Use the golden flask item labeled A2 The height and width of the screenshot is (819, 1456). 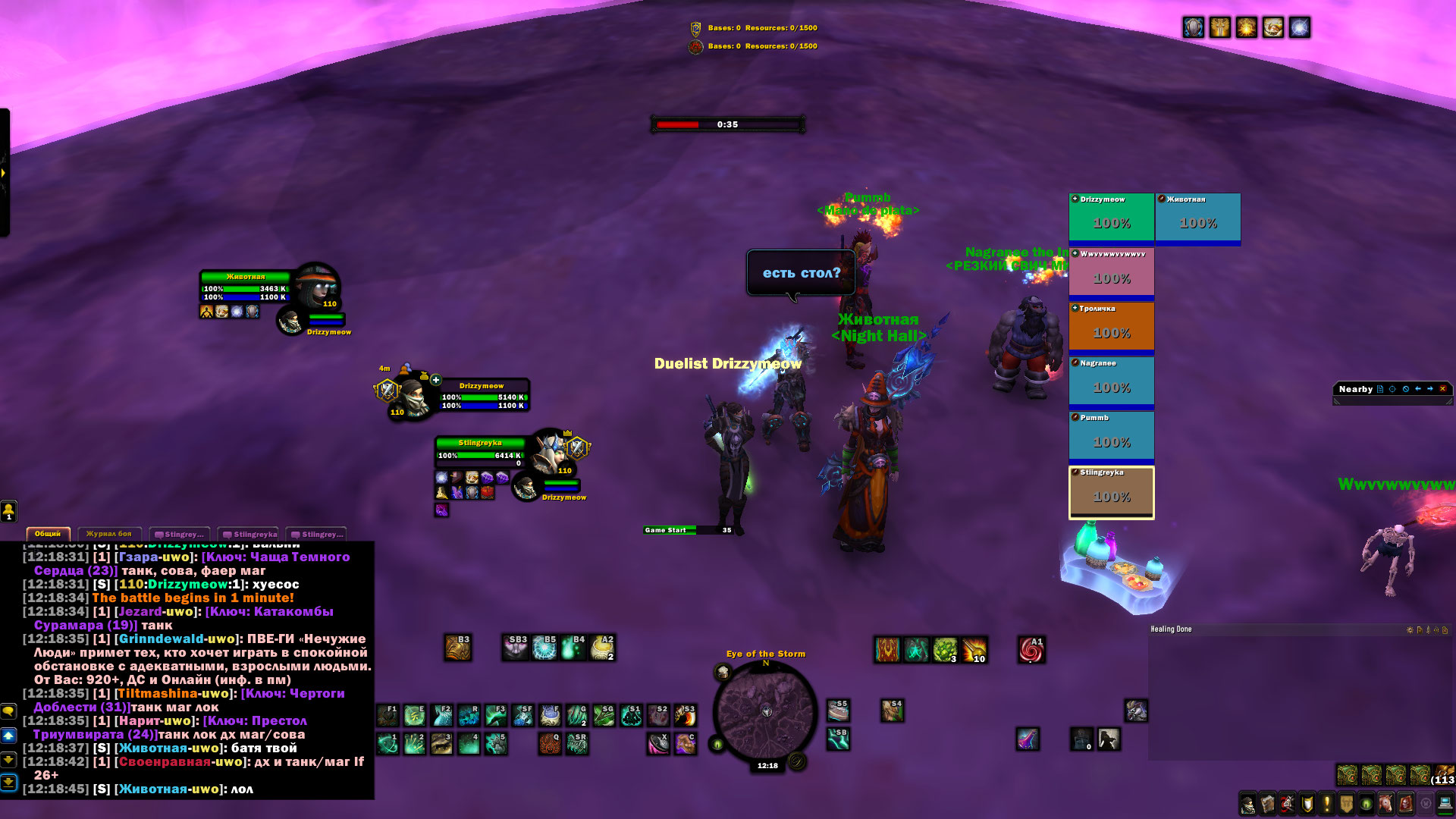click(603, 648)
